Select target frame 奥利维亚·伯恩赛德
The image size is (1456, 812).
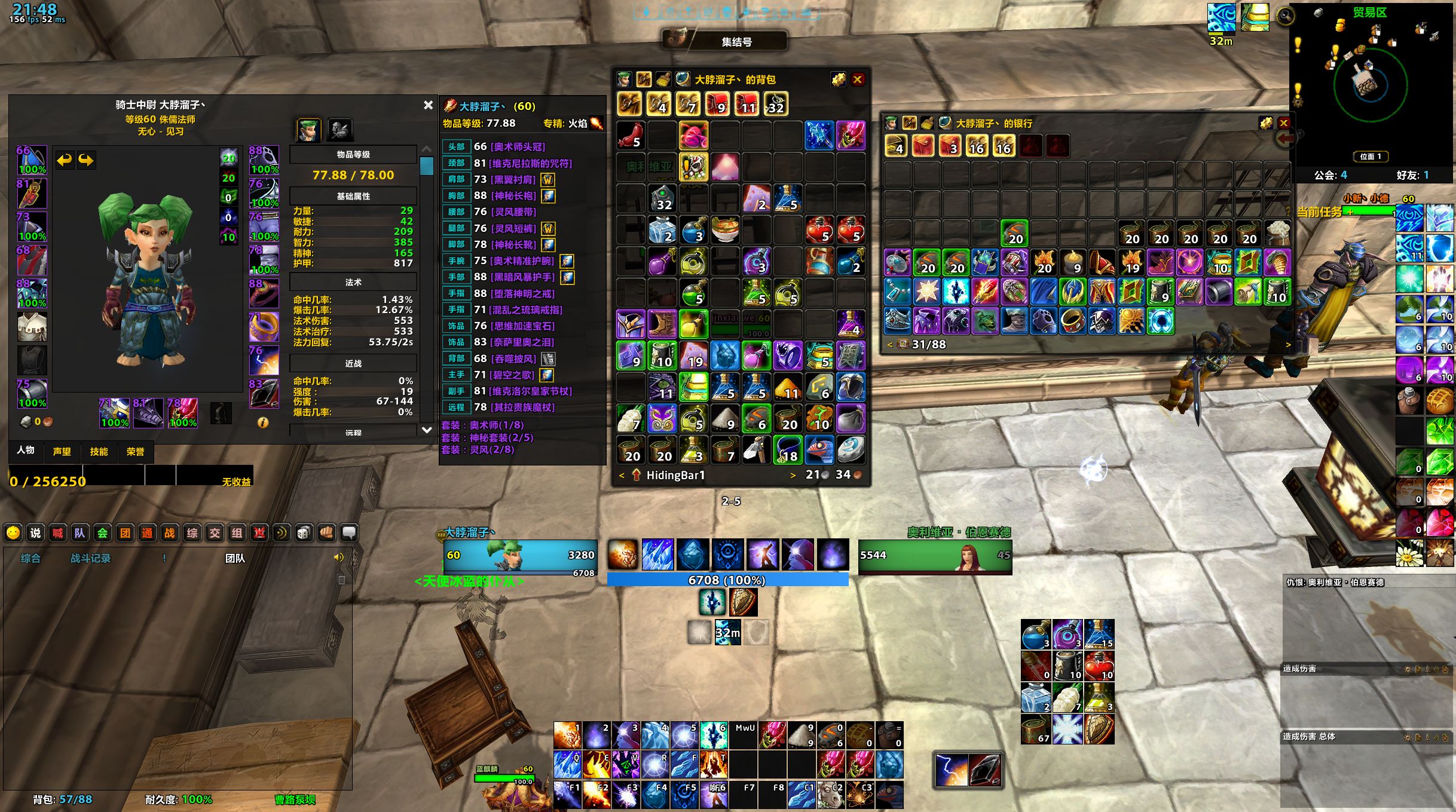point(935,556)
